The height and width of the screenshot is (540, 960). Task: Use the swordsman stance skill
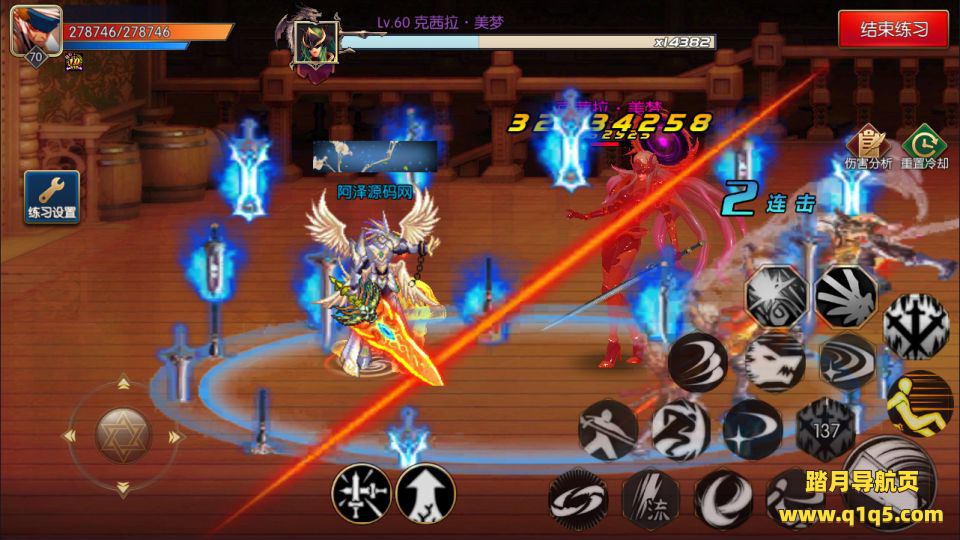point(608,429)
